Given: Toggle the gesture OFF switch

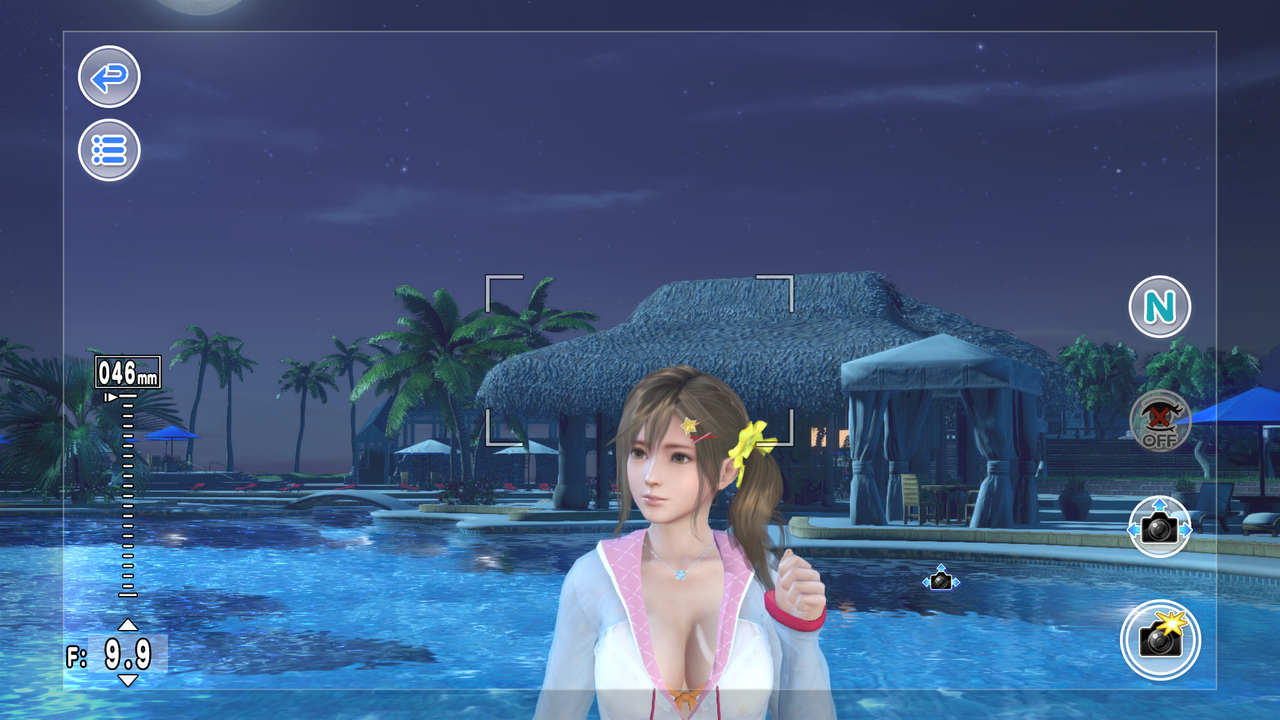Looking at the screenshot, I should coord(1159,421).
